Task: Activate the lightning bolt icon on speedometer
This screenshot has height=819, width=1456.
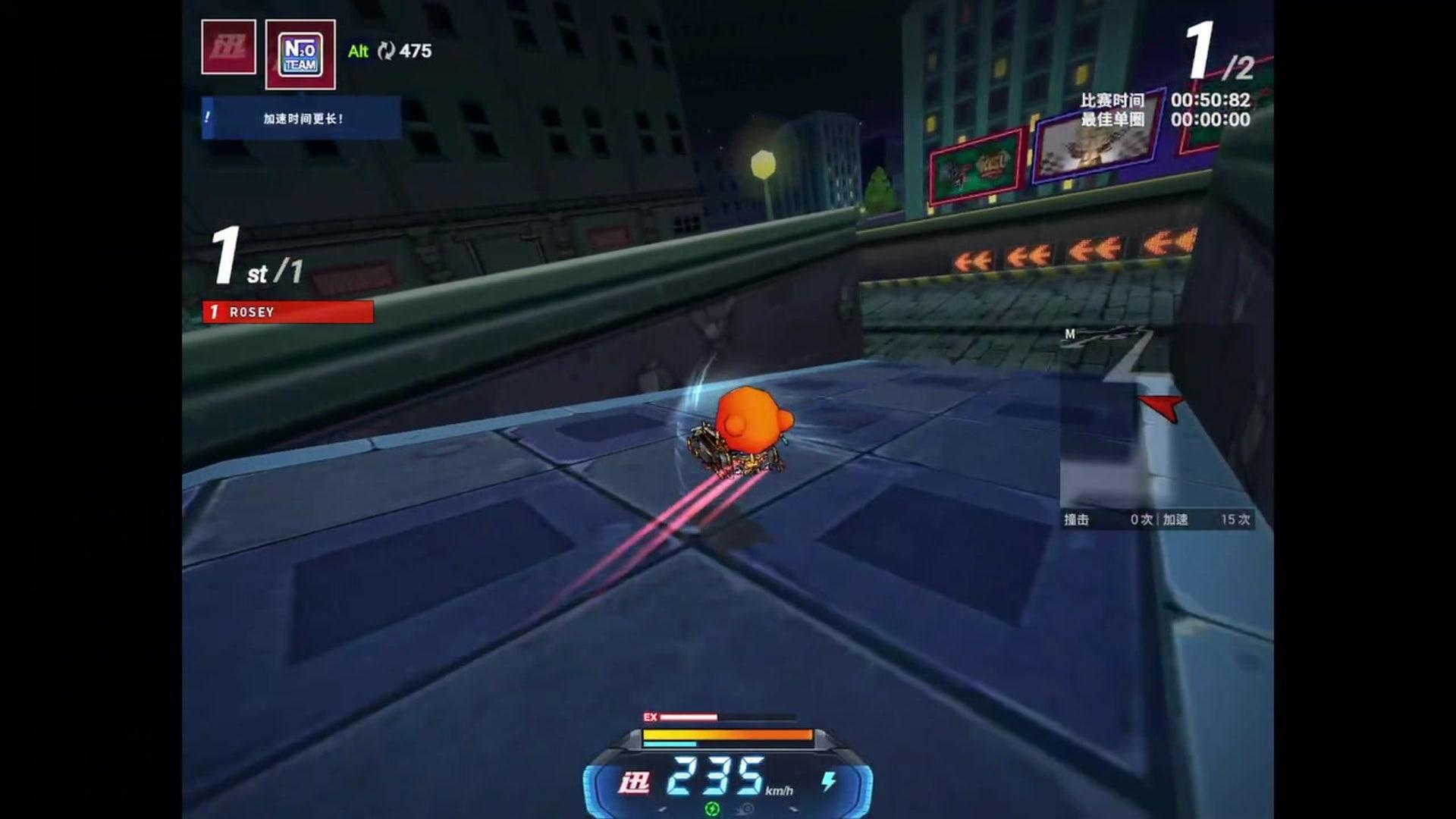Action: 829,782
